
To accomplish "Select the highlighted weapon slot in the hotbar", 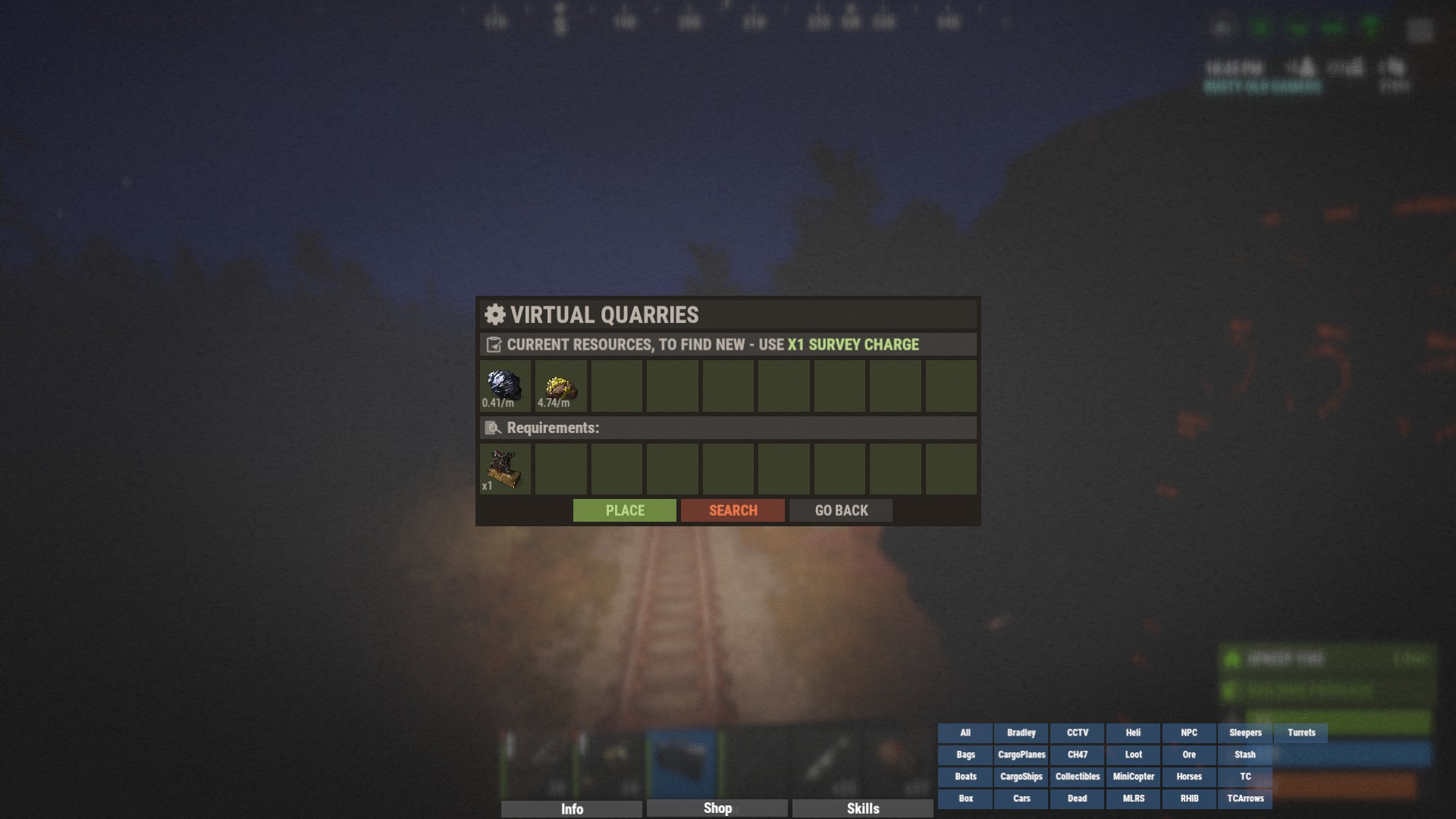I will click(682, 762).
